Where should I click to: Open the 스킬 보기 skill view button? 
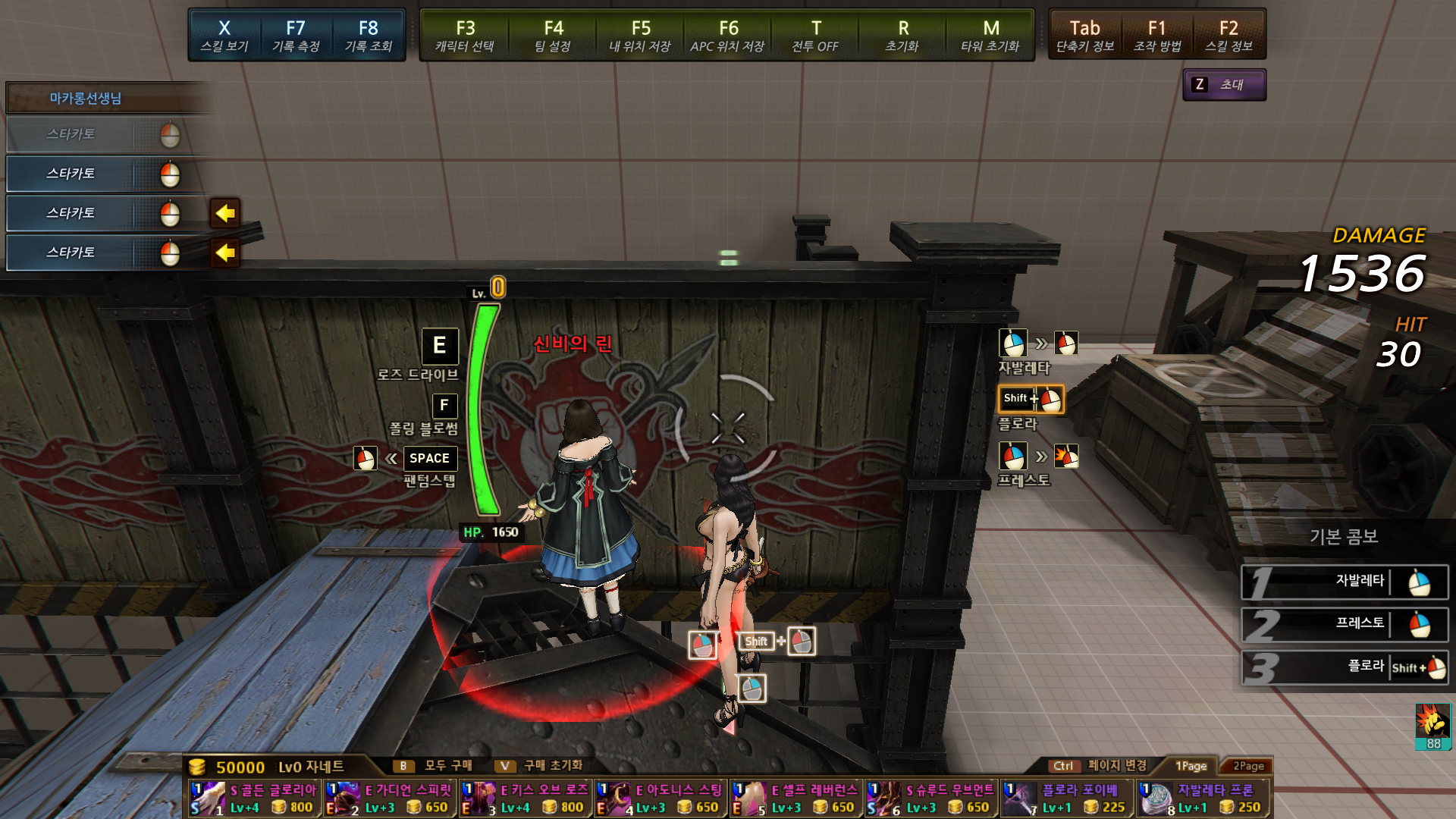click(224, 36)
